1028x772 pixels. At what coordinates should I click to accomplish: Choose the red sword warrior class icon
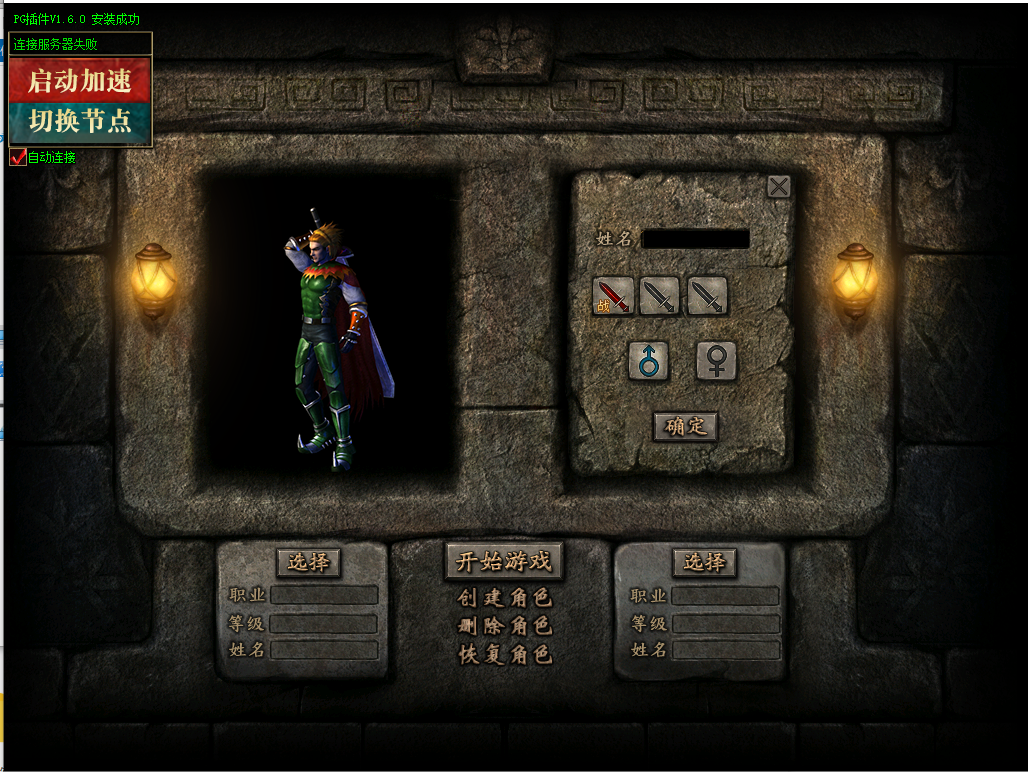613,296
